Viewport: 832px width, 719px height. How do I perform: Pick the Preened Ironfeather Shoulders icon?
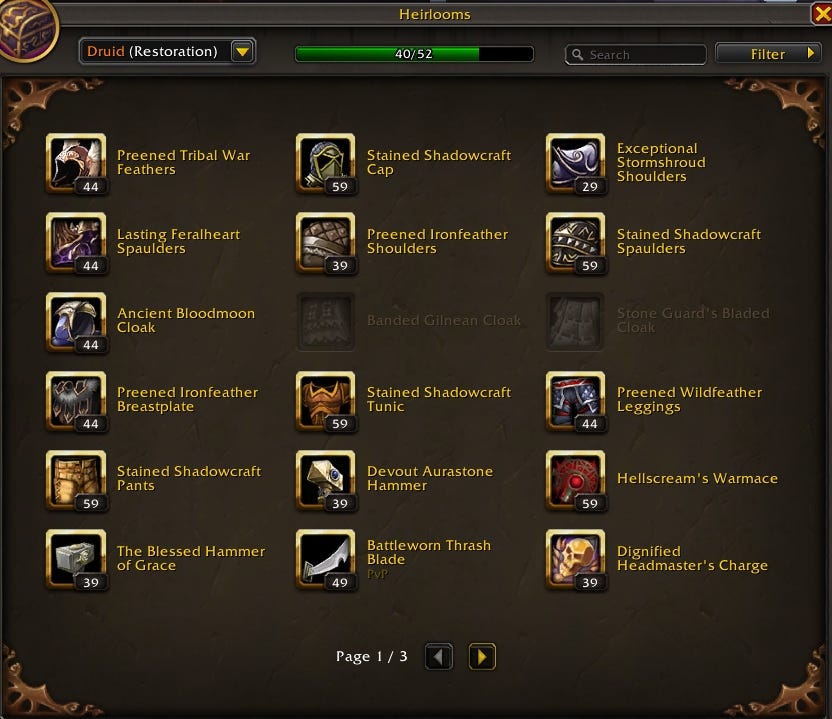(326, 242)
